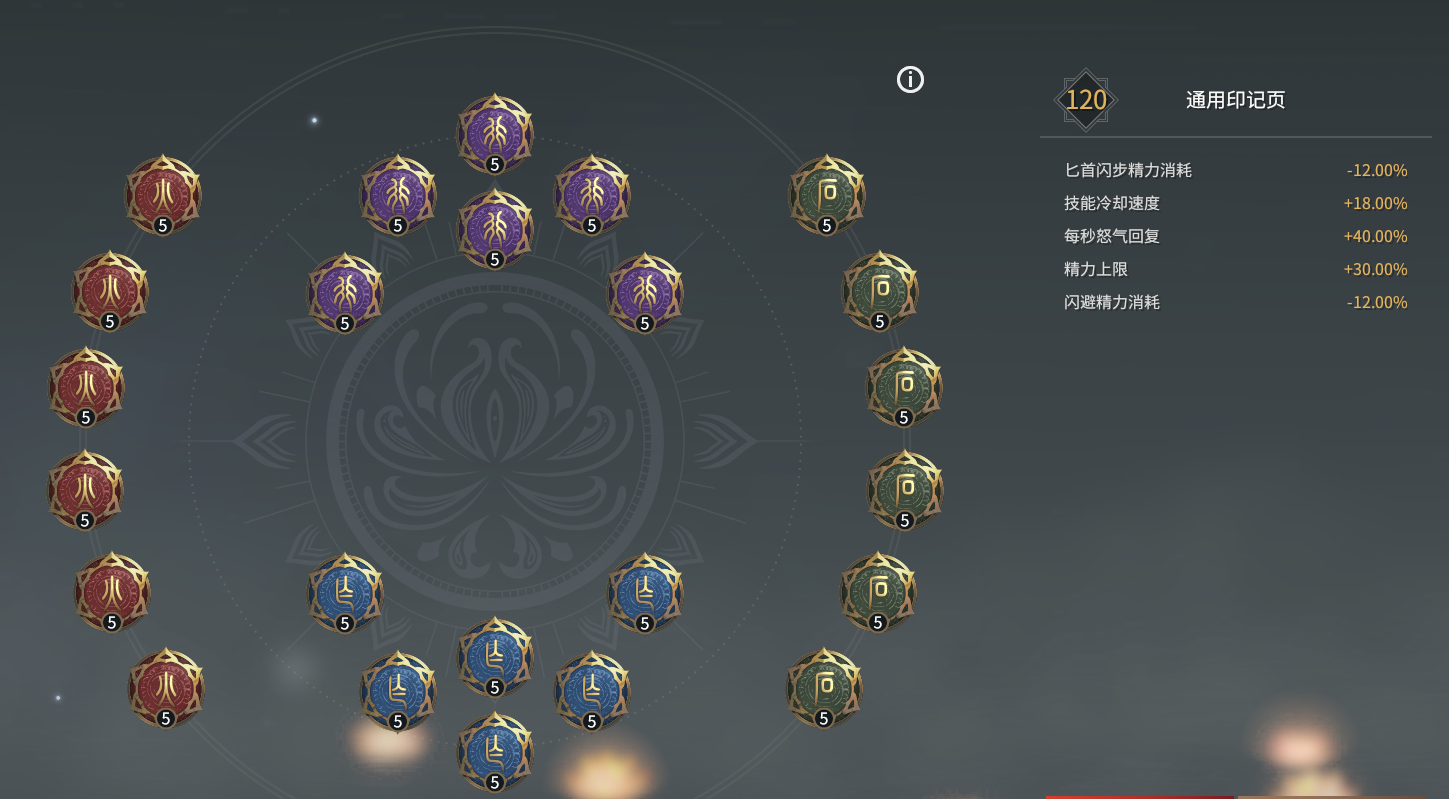Click the 120 level badge
Screen dimensions: 1449x799
click(1085, 99)
